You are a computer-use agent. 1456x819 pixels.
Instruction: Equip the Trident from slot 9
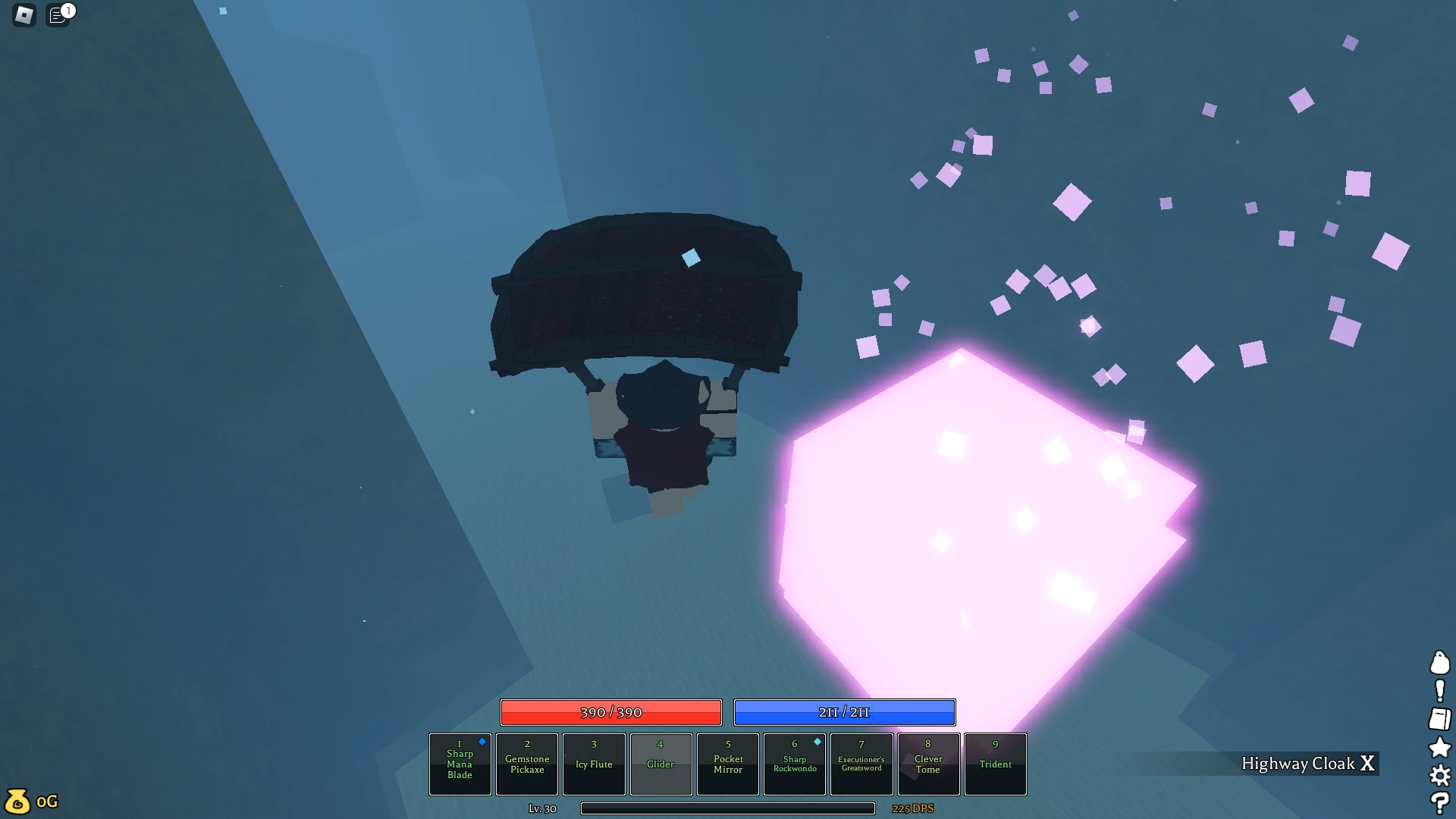[x=996, y=764]
